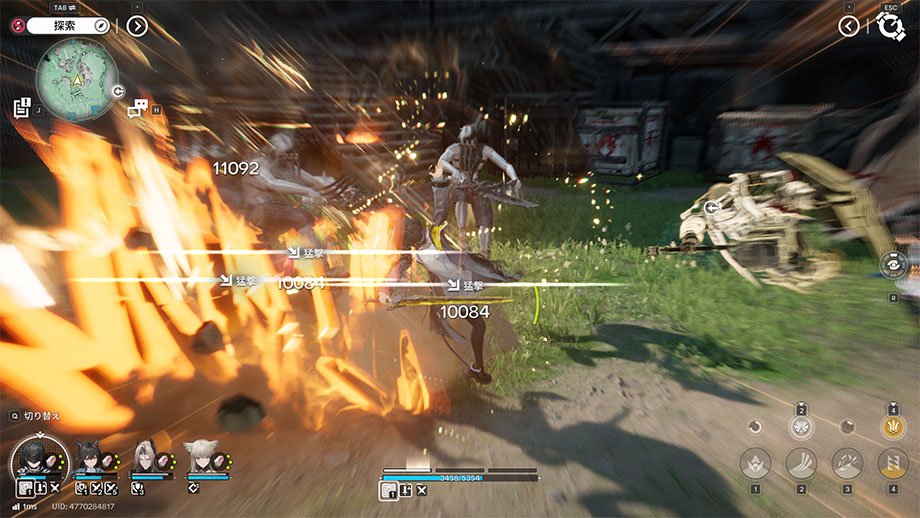Click the eye icon on right edge
Image resolution: width=920 pixels, height=518 pixels.
[893, 264]
